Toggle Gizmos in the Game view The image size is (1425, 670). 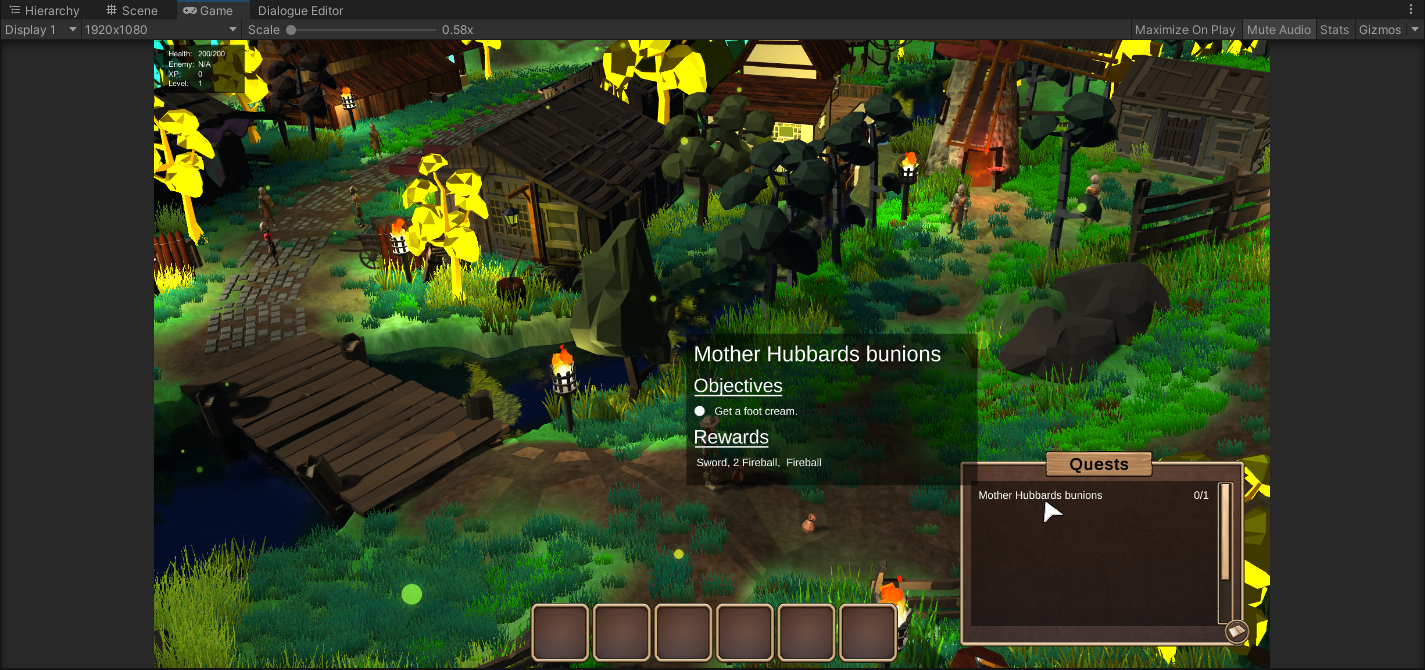coord(1379,30)
